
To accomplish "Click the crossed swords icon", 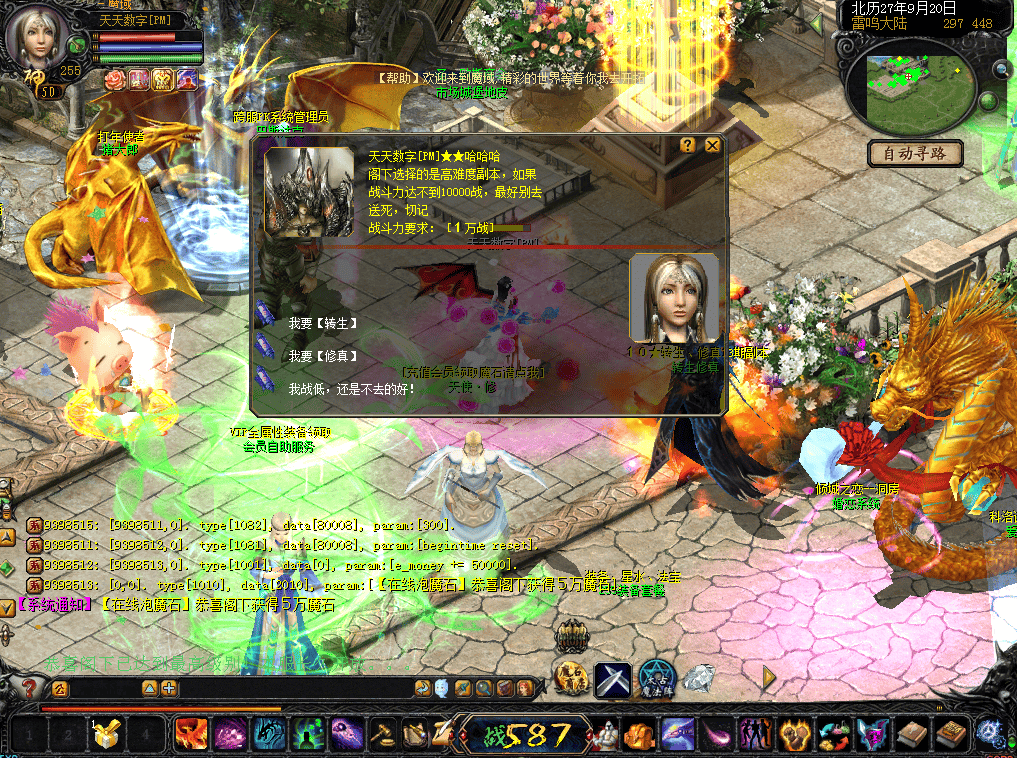I will (x=612, y=679).
